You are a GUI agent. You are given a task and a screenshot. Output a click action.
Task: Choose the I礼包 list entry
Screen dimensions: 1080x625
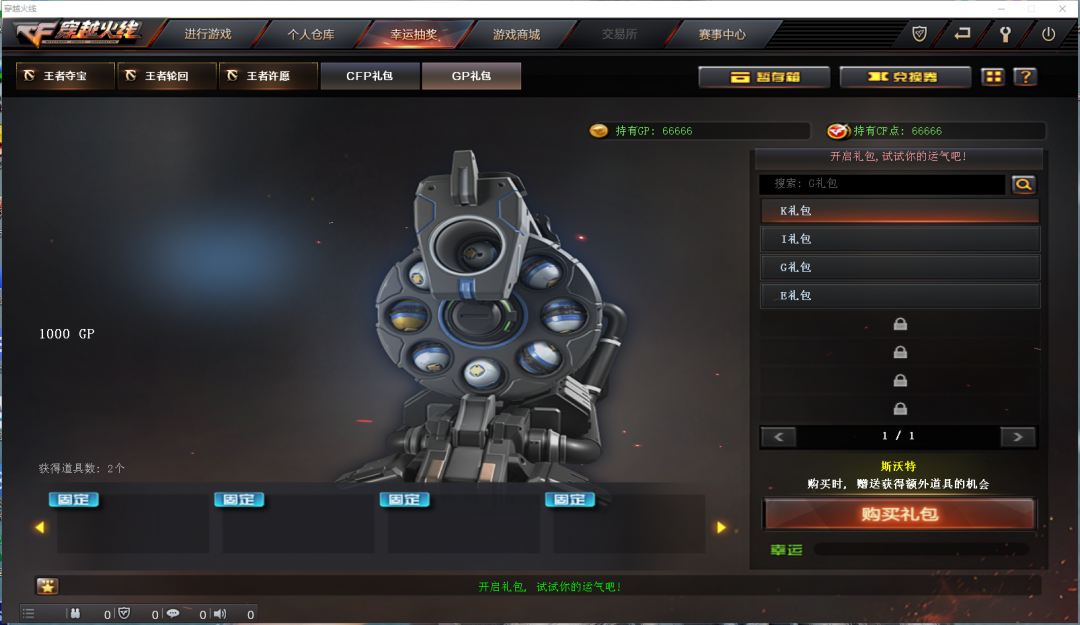pos(900,239)
